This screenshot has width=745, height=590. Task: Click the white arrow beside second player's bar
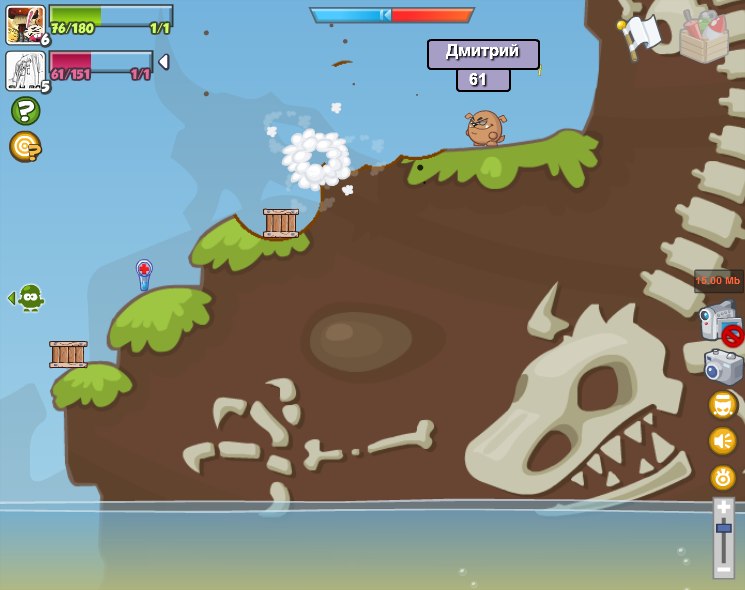pyautogui.click(x=163, y=62)
